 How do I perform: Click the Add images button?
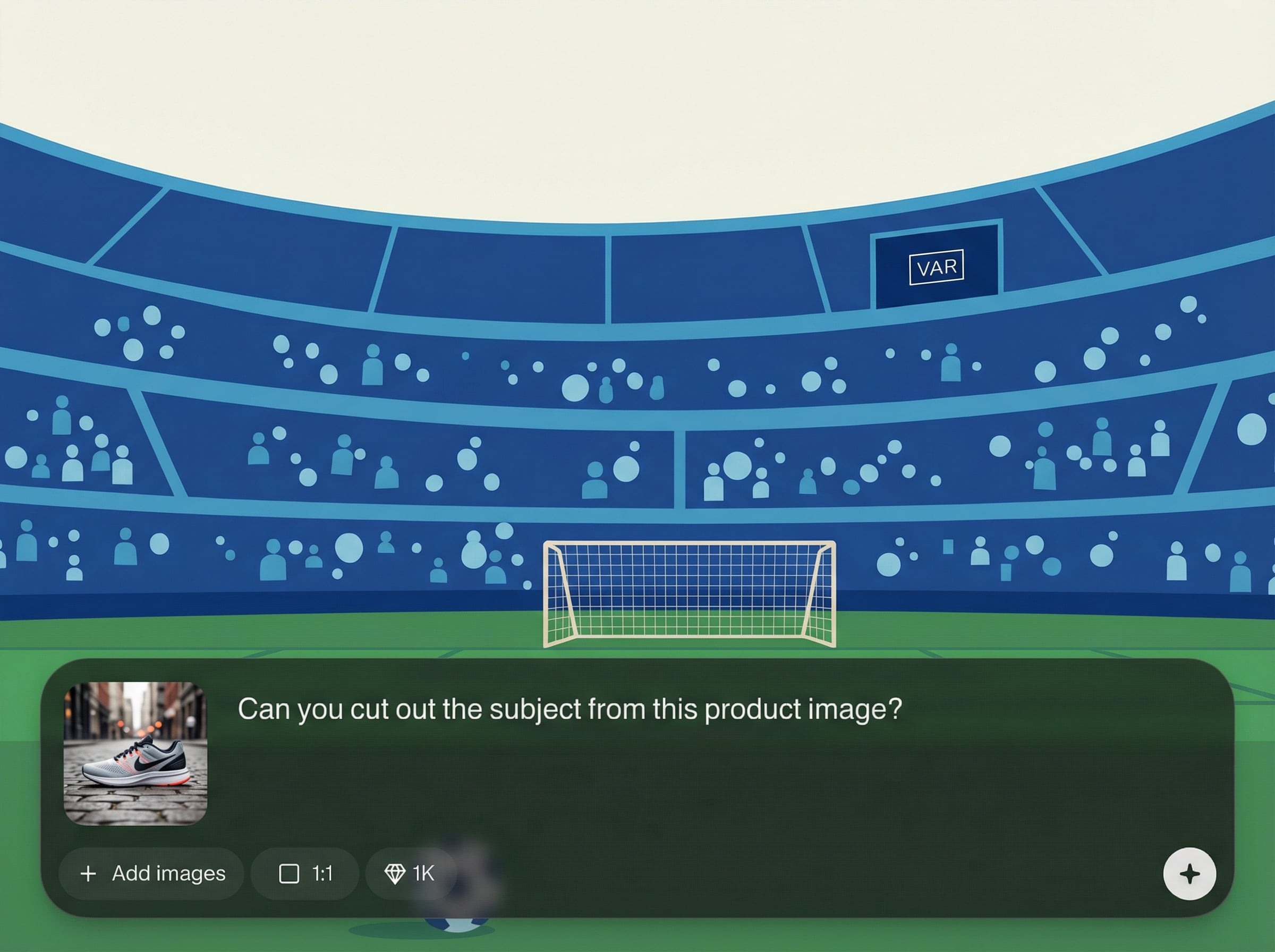(151, 873)
